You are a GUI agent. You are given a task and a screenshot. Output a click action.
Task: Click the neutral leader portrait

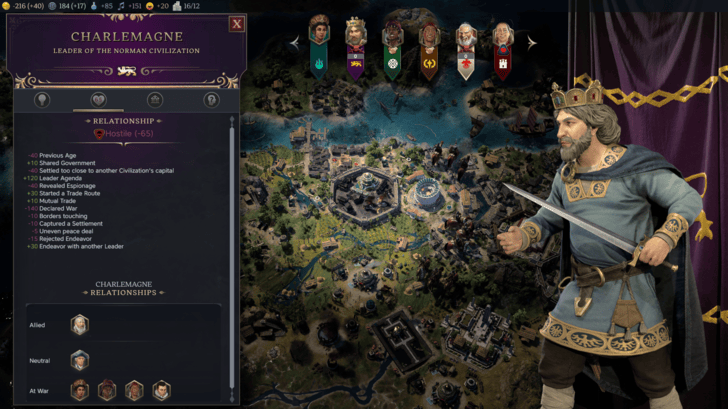point(80,358)
